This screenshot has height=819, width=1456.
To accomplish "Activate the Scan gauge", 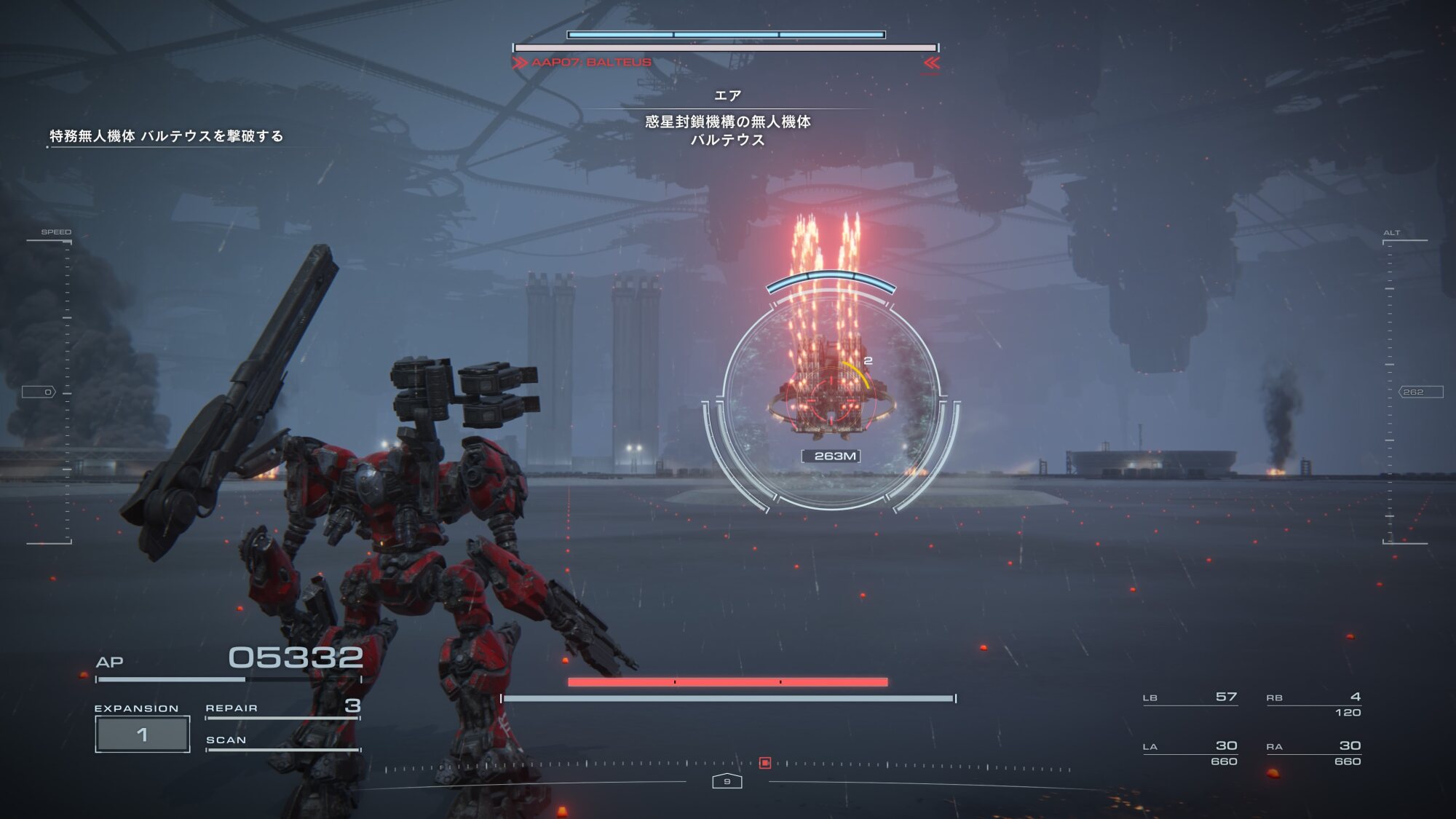I will pos(282,742).
